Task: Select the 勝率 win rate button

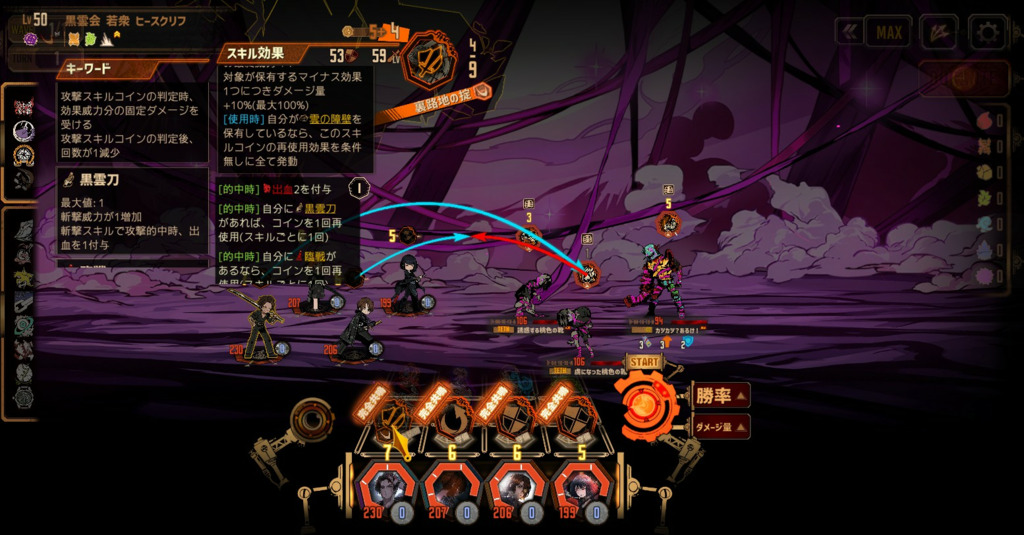Action: pos(720,395)
